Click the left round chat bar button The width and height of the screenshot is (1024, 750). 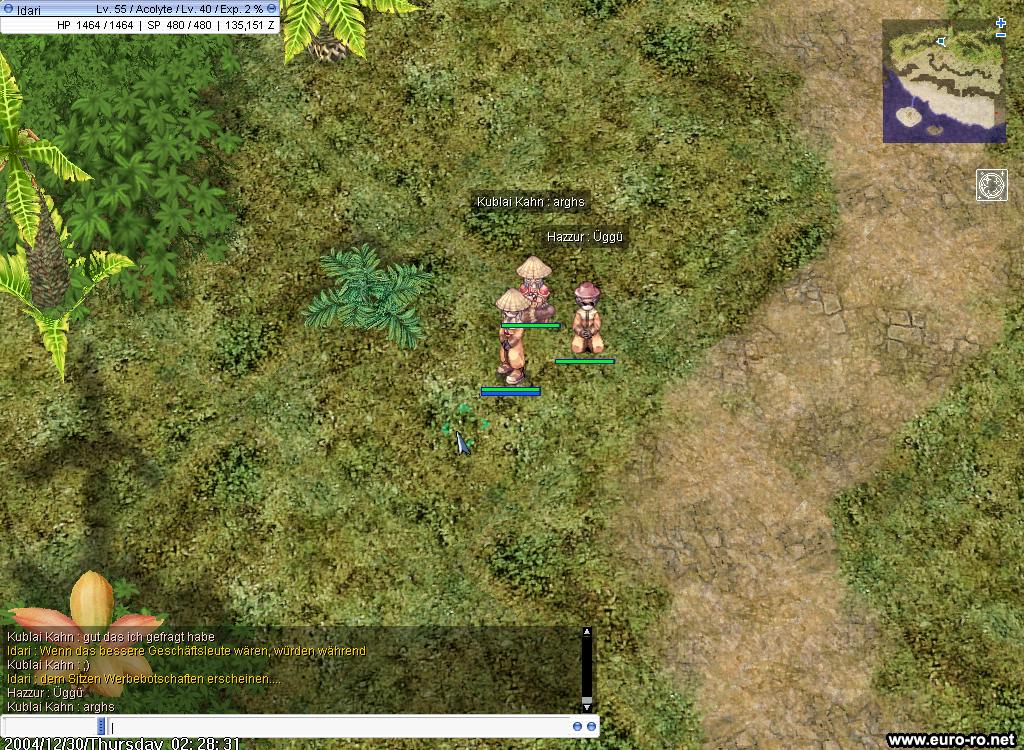[578, 727]
